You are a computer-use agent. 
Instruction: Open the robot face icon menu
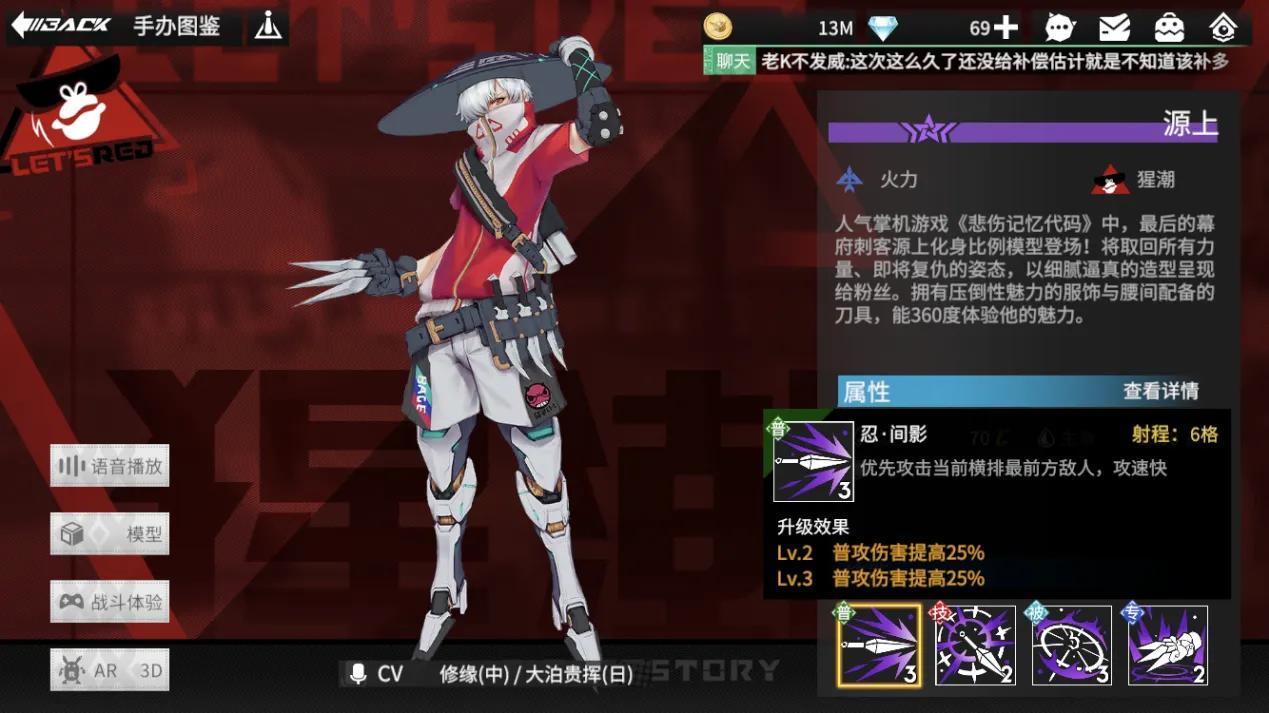tap(1168, 28)
